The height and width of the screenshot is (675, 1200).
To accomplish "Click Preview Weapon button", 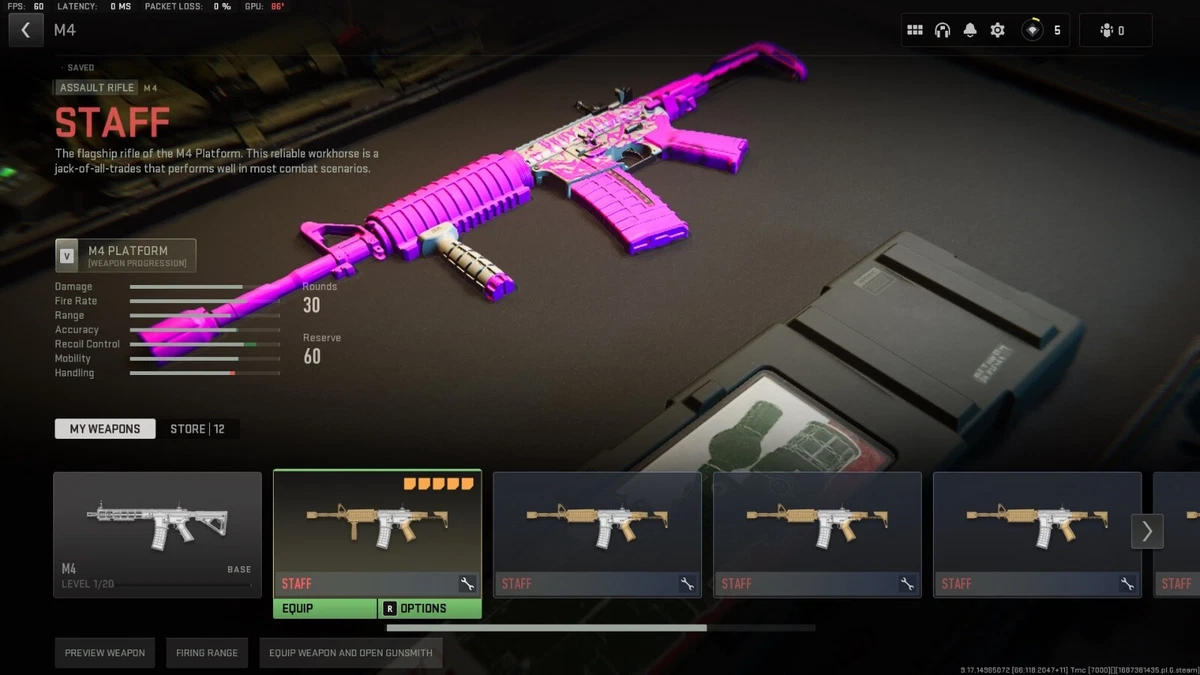I will tap(105, 653).
